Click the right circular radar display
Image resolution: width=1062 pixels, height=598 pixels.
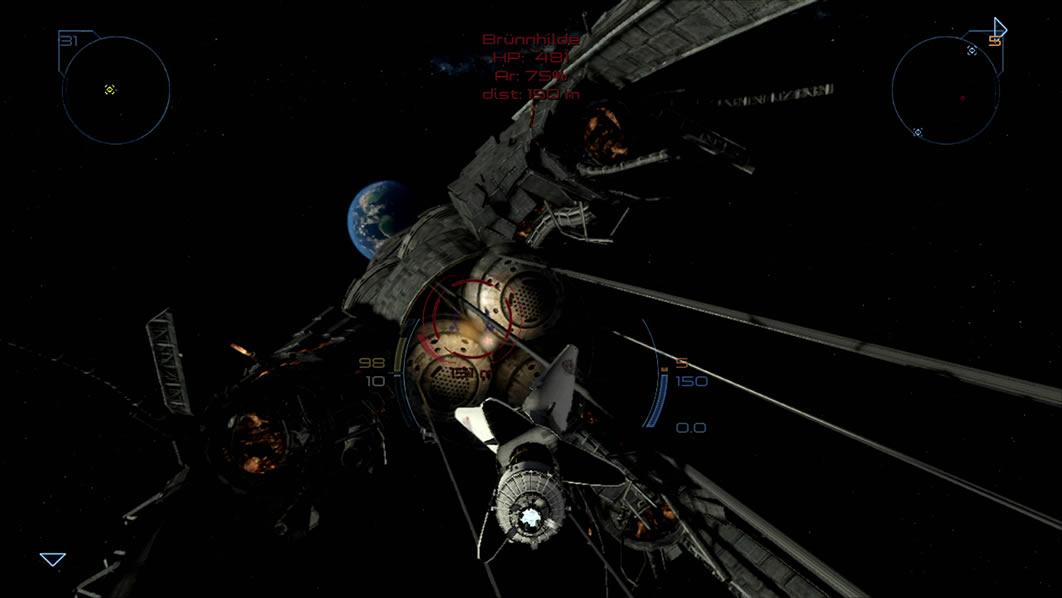click(x=945, y=91)
